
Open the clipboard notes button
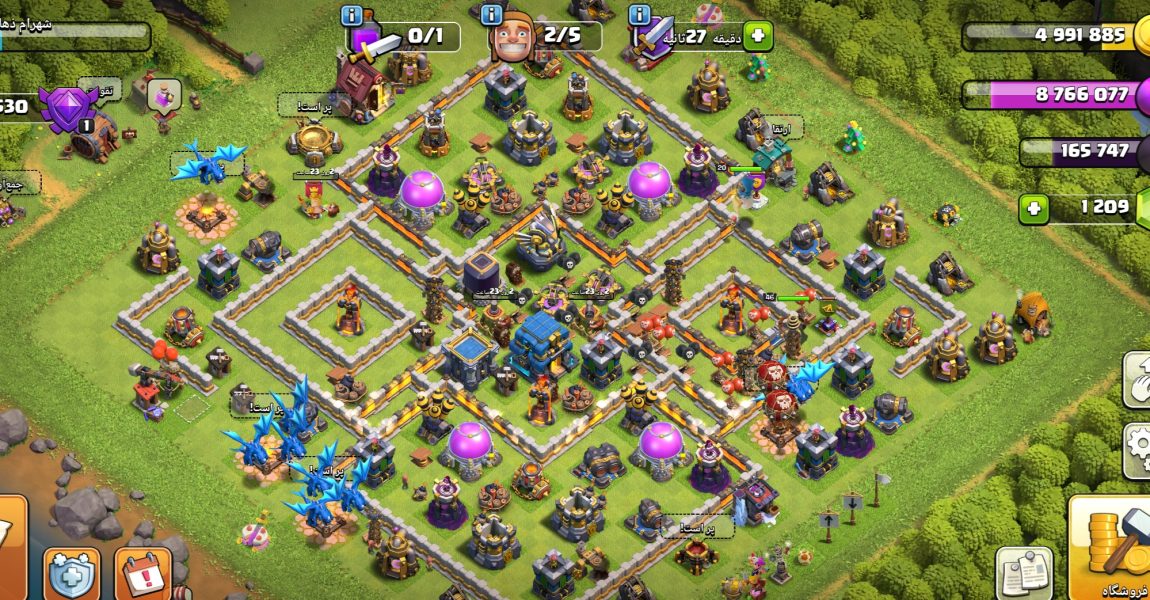1024,573
